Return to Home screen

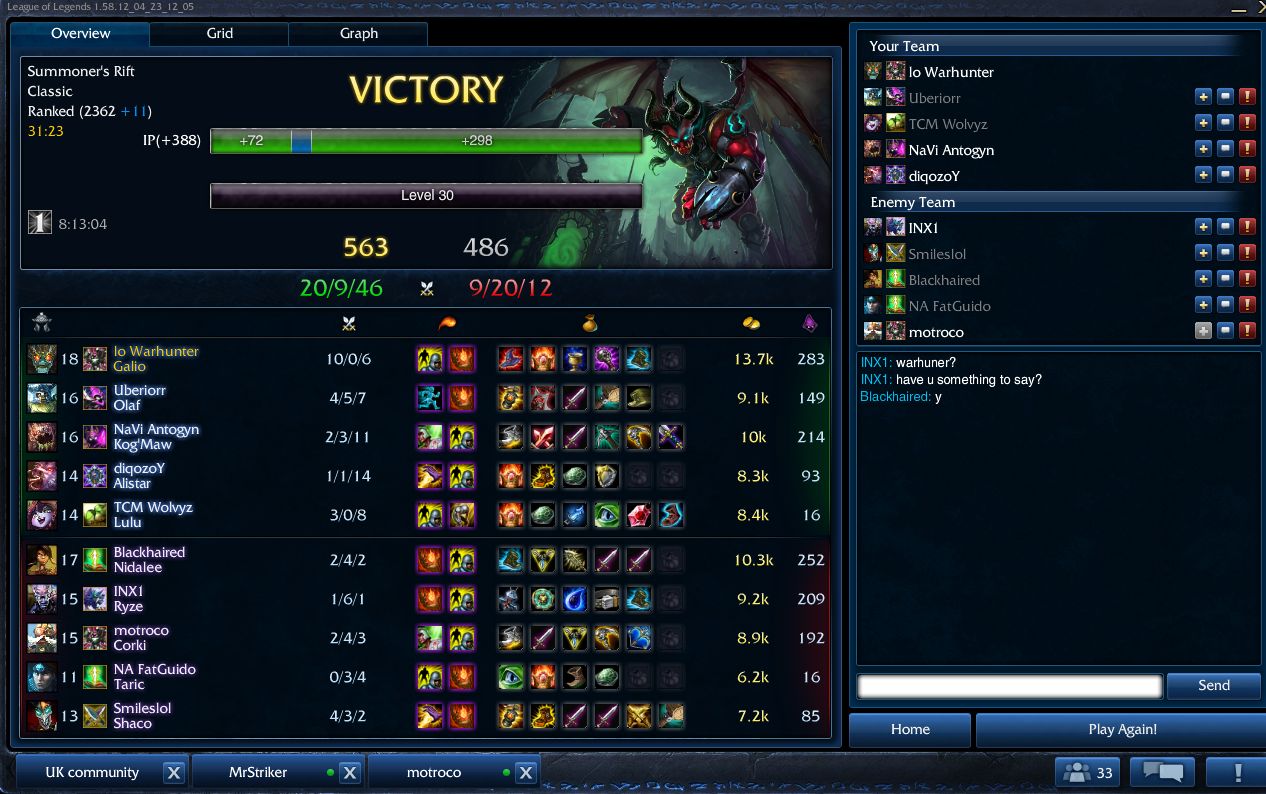pos(910,729)
